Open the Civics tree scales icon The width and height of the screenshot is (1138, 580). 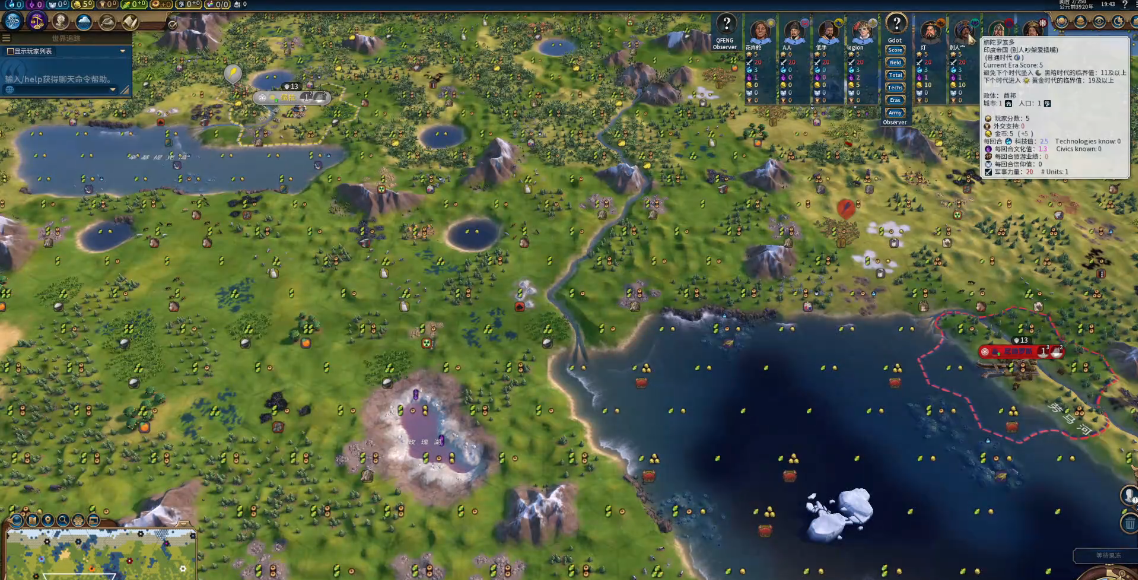click(36, 20)
